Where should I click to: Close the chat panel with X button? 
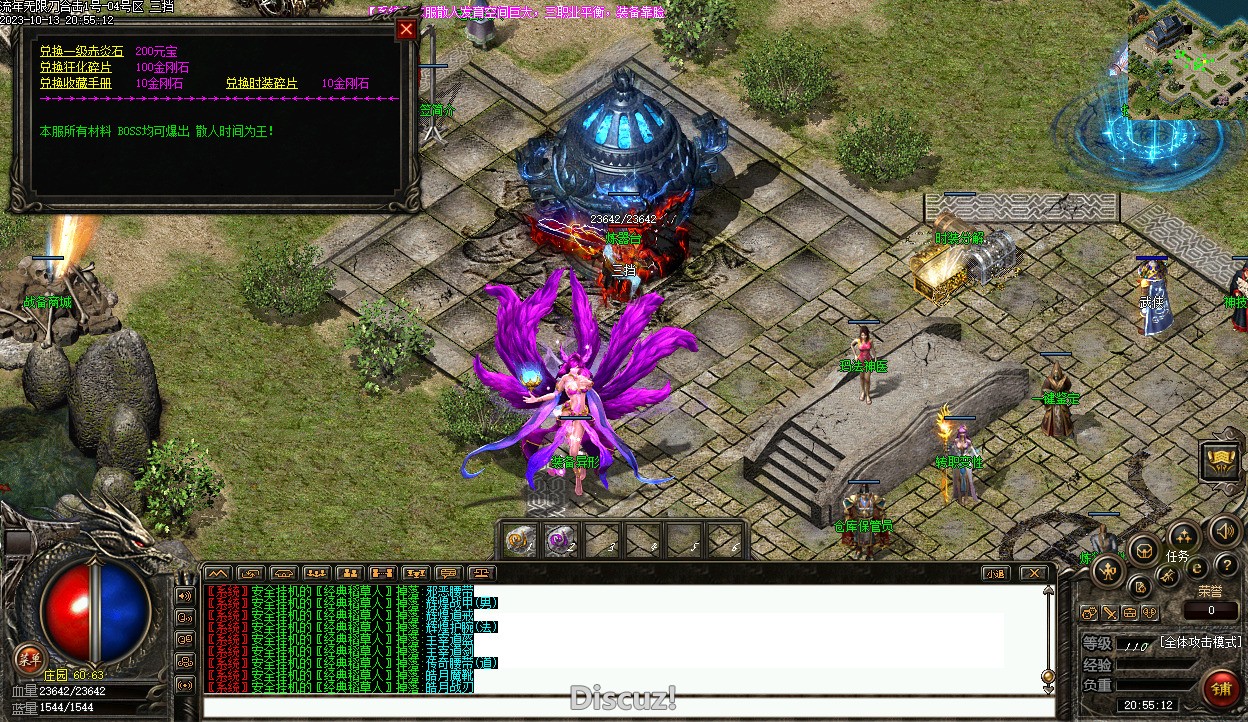(1033, 574)
